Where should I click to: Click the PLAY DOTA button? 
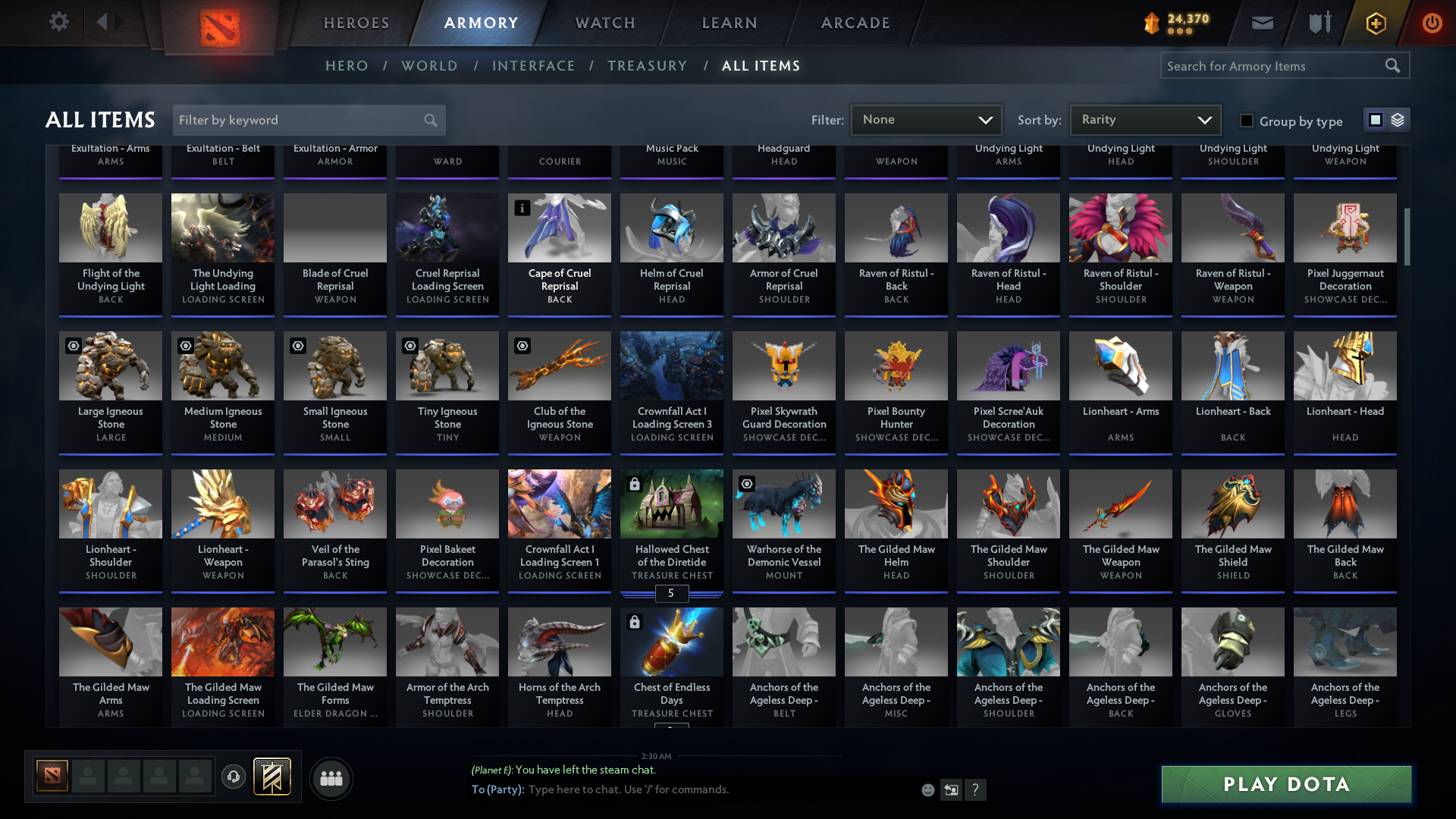click(1285, 784)
